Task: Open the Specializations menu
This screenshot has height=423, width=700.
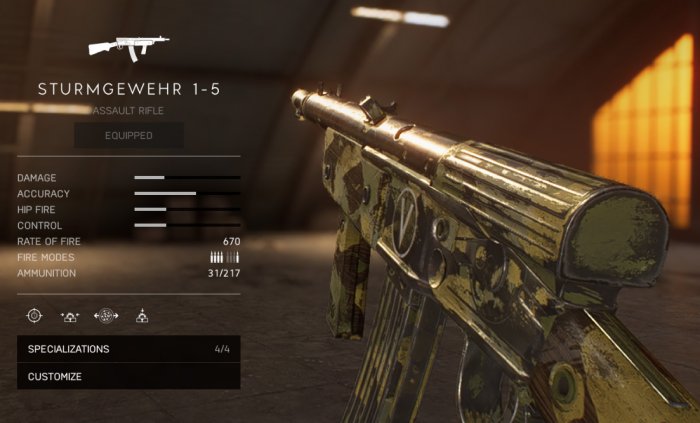Action: [128, 349]
